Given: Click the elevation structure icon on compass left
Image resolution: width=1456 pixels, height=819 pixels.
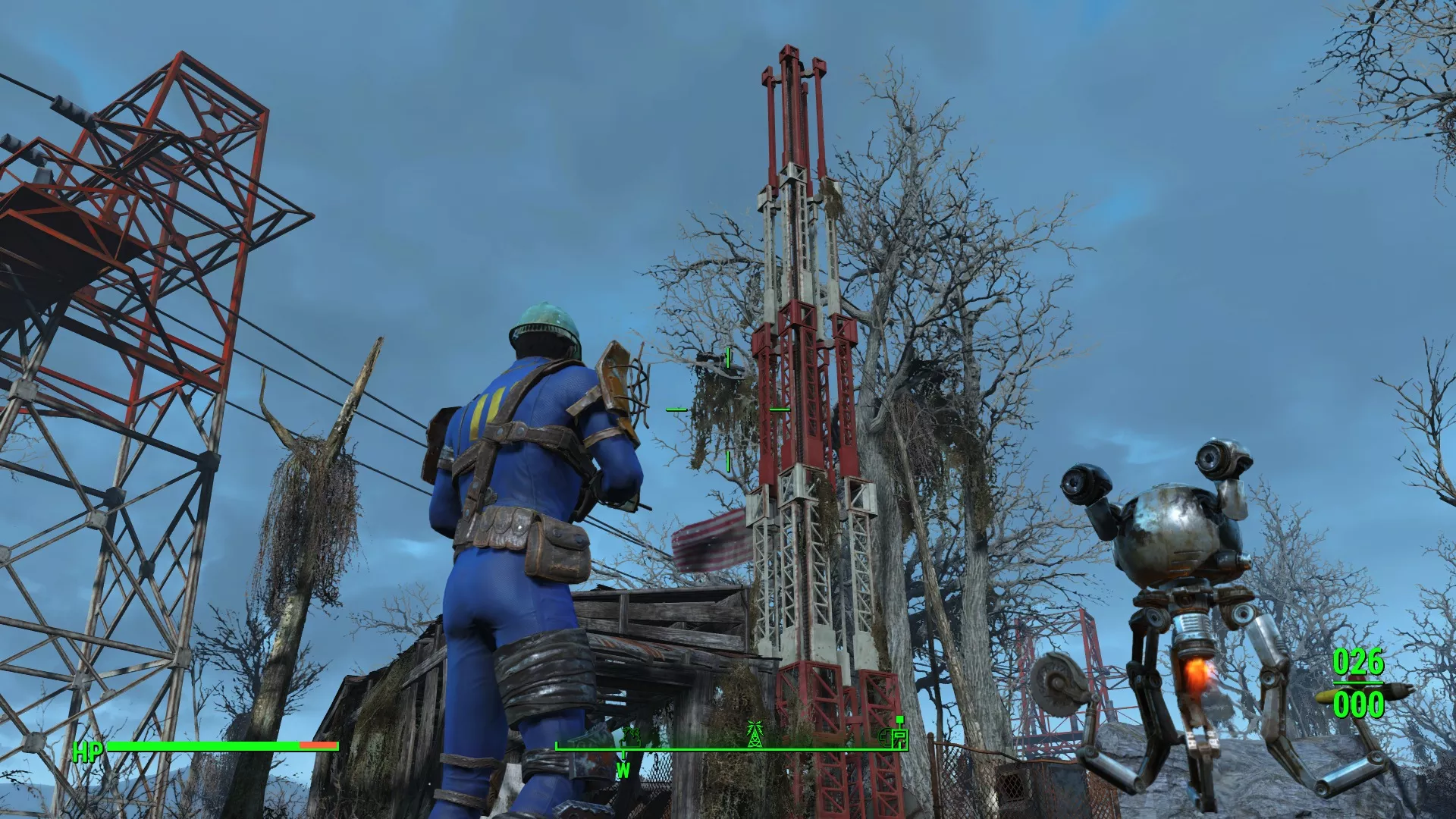Looking at the screenshot, I should click(x=629, y=737).
